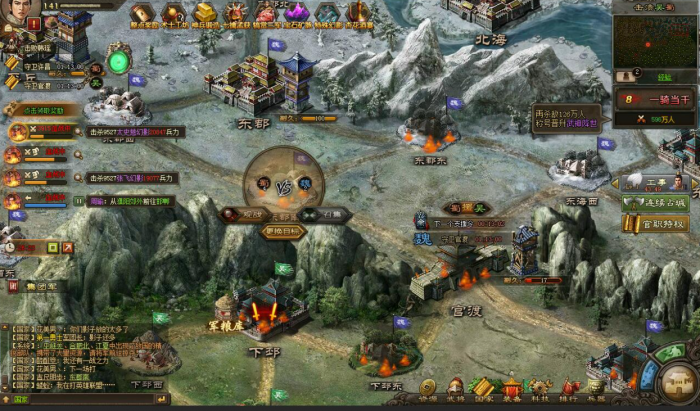Click the 点击领取奖励 reward banner
Viewport: 700px width, 411px height.
tap(40, 111)
